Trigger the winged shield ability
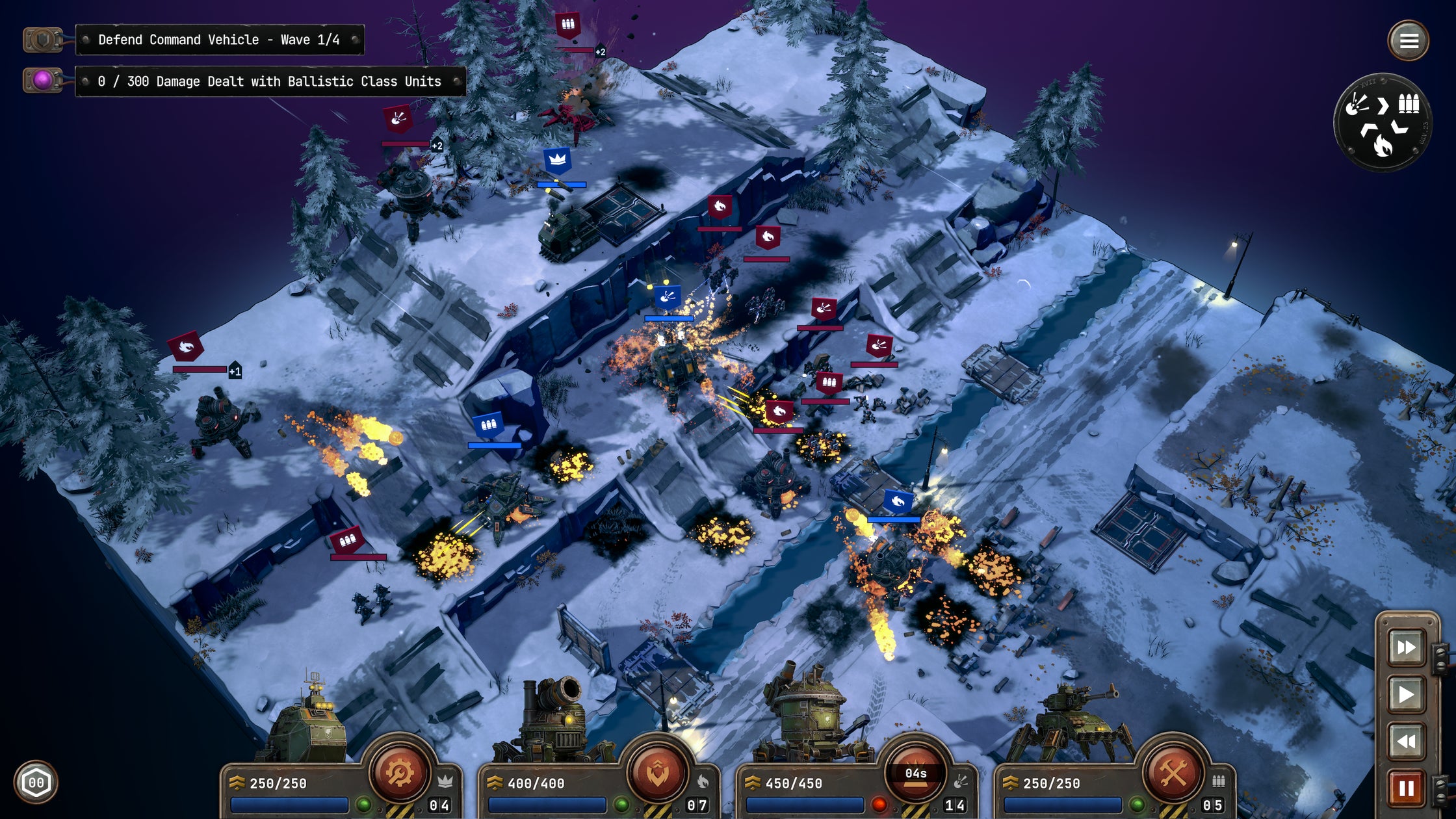This screenshot has width=1456, height=819. pyautogui.click(x=657, y=773)
